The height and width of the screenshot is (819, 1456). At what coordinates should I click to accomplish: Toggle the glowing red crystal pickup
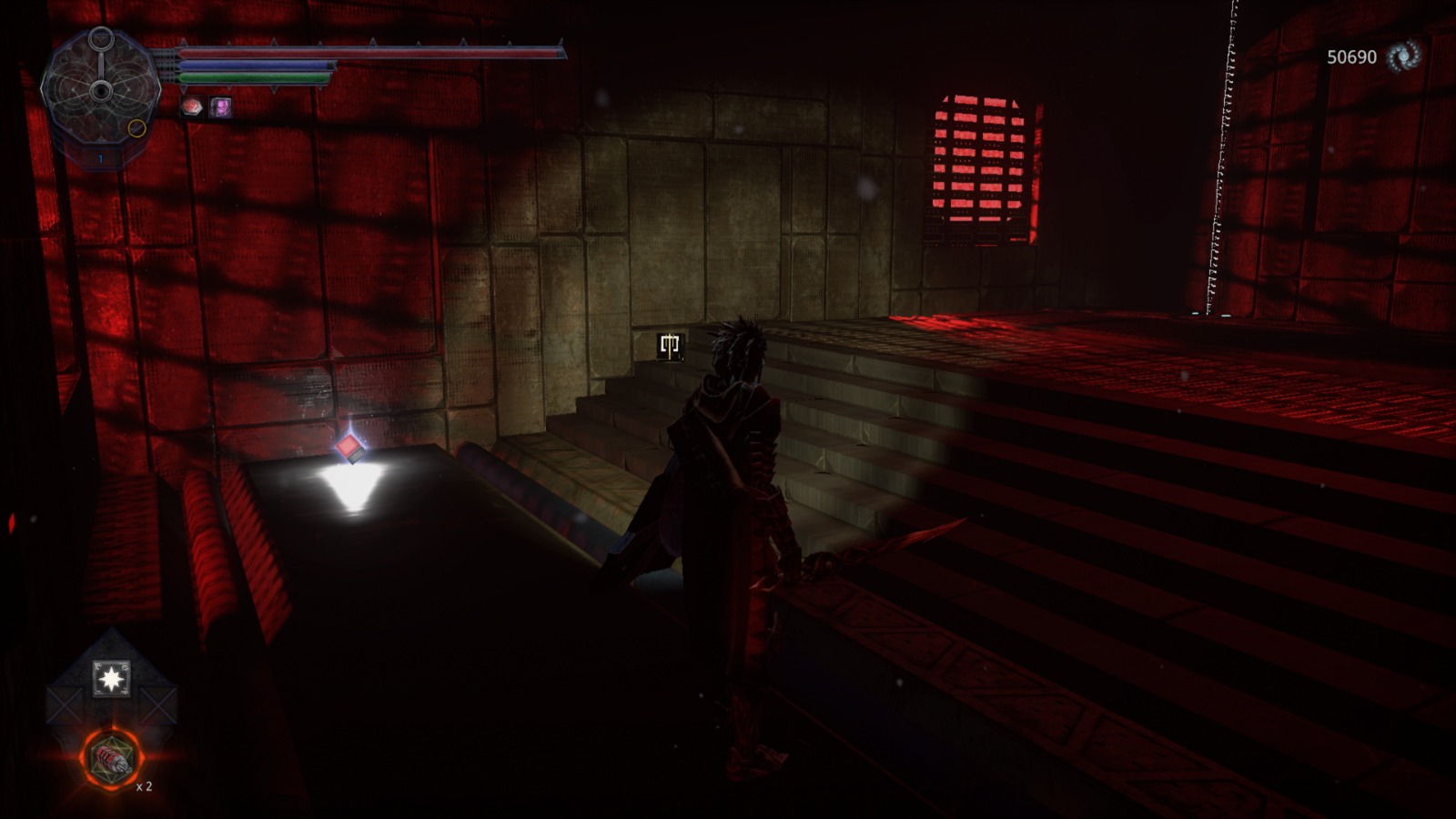click(x=349, y=446)
